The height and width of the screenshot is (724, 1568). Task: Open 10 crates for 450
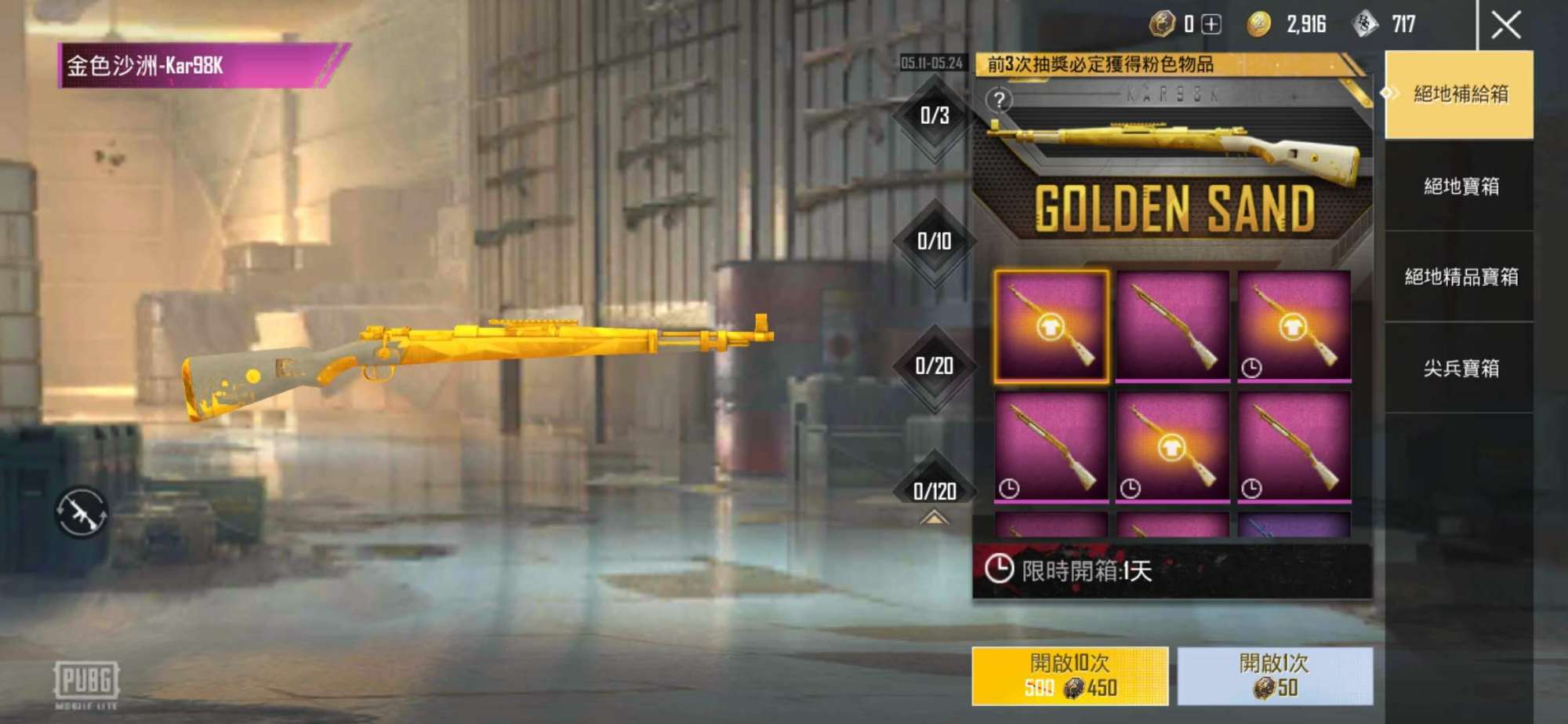(x=1069, y=675)
